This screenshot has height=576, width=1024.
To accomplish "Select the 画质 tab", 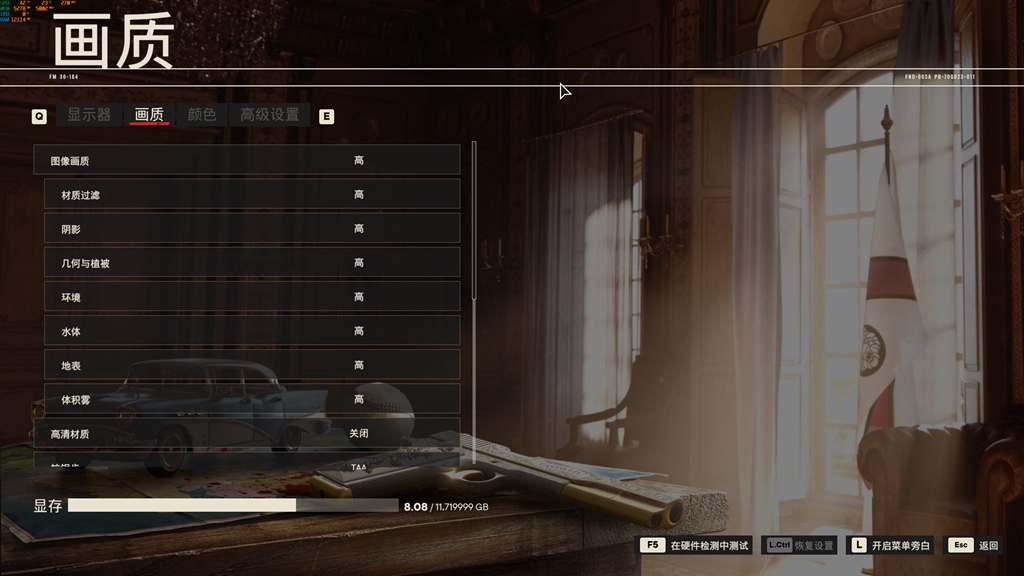I will (x=149, y=115).
